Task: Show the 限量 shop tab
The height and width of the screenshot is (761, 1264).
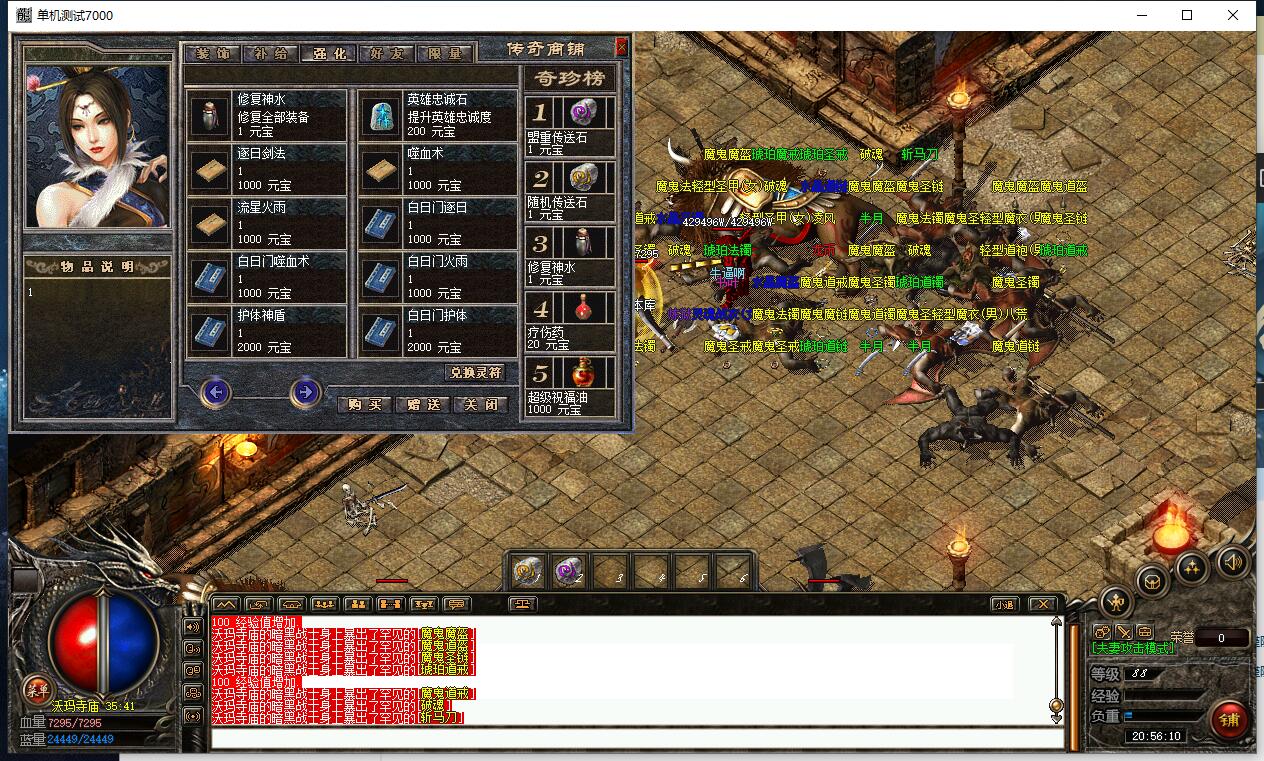Action: coord(444,54)
